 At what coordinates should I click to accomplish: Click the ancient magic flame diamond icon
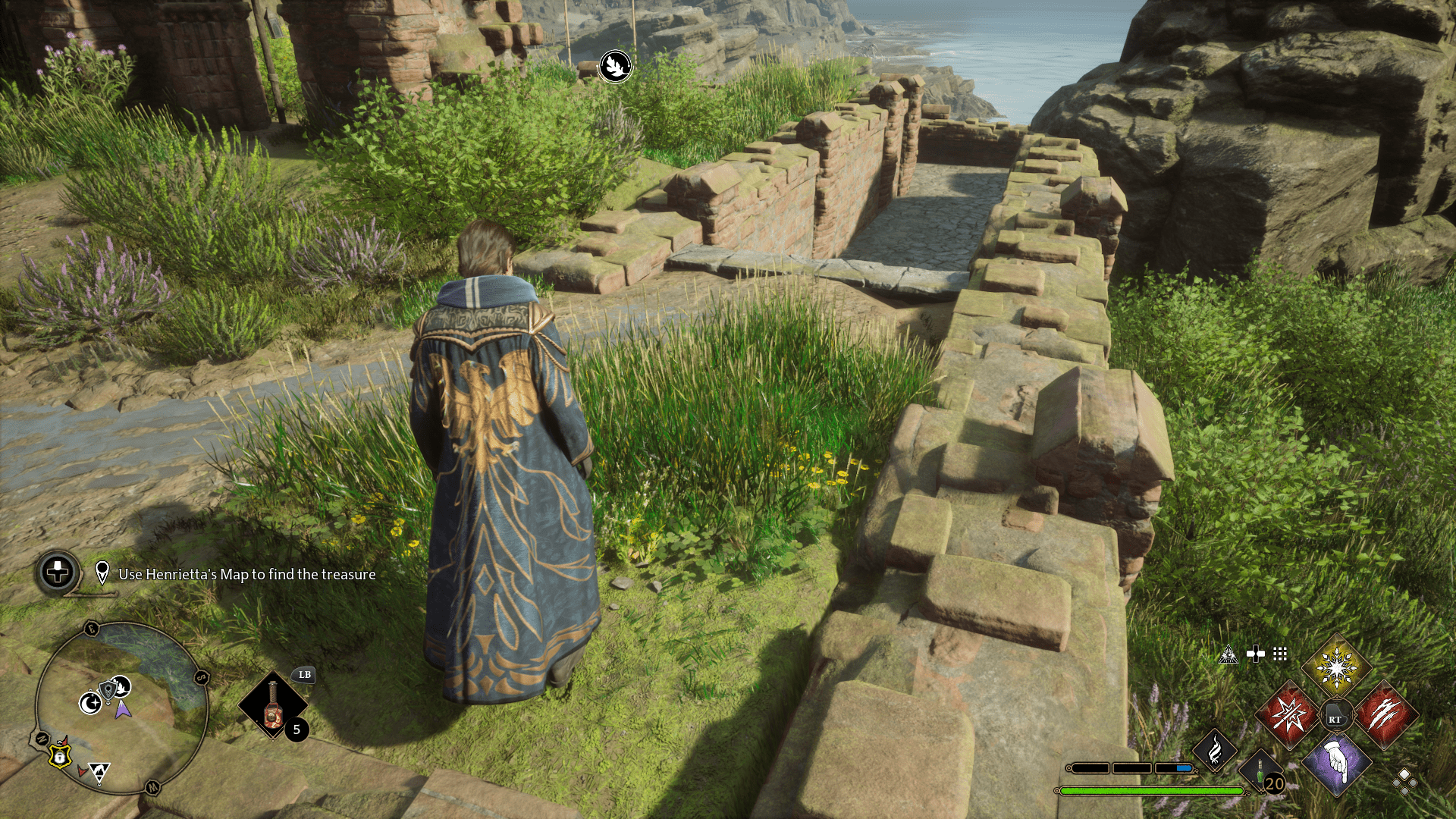[1216, 749]
